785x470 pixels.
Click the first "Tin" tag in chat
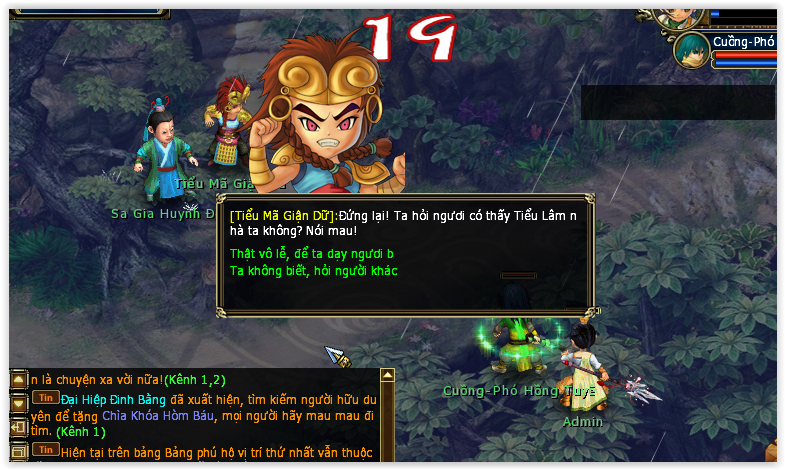pos(44,397)
